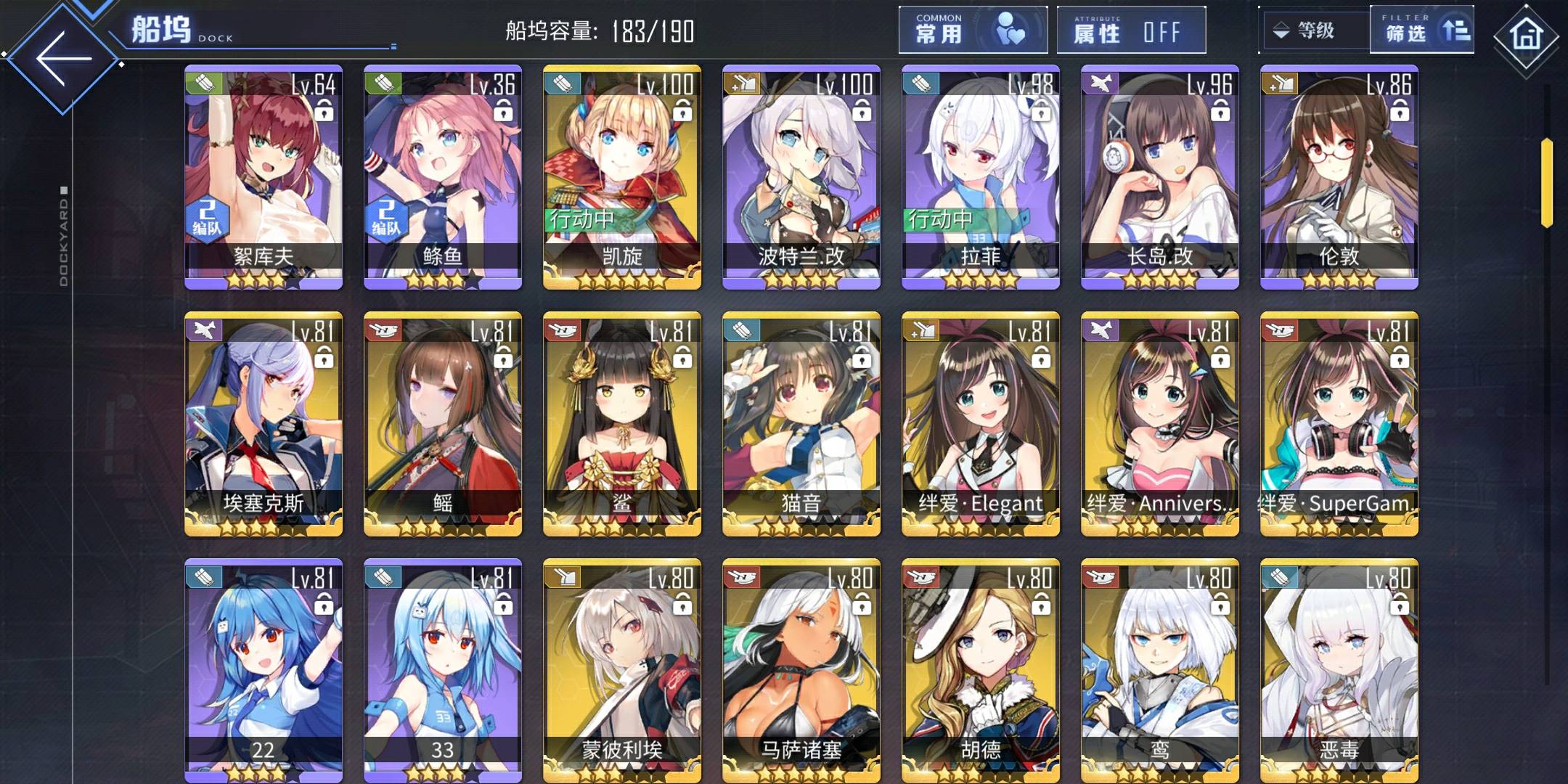Open the 常用 Common filter

pyautogui.click(x=972, y=30)
